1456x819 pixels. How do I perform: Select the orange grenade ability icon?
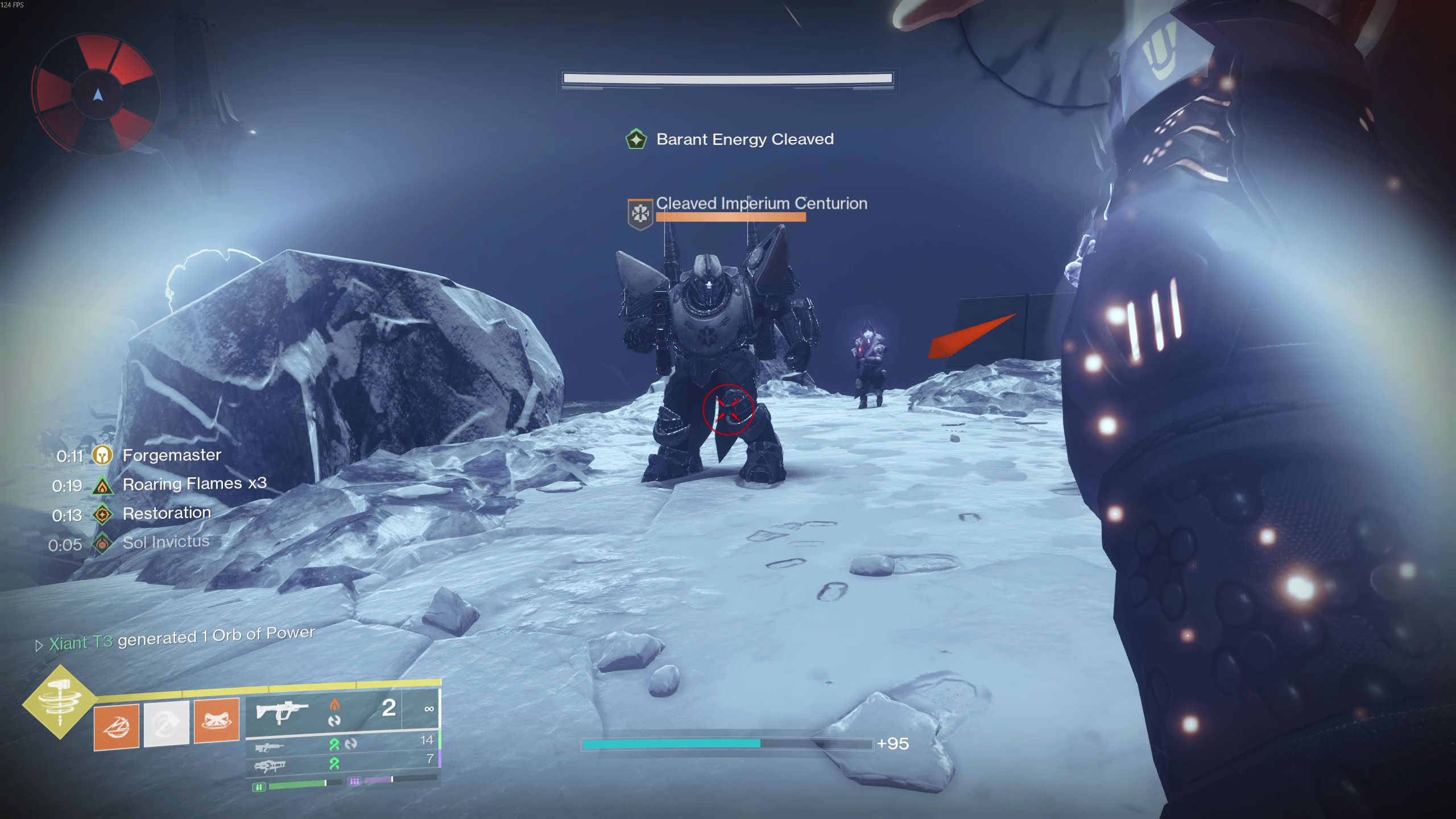(117, 726)
